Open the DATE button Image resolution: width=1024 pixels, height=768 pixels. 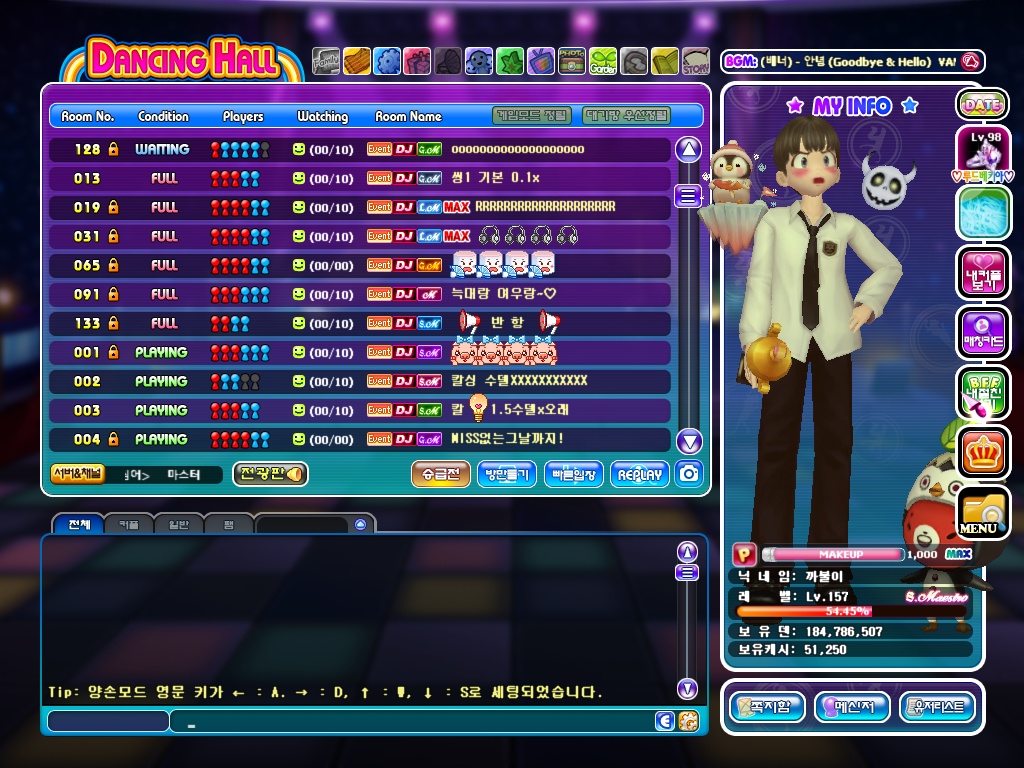click(x=982, y=104)
